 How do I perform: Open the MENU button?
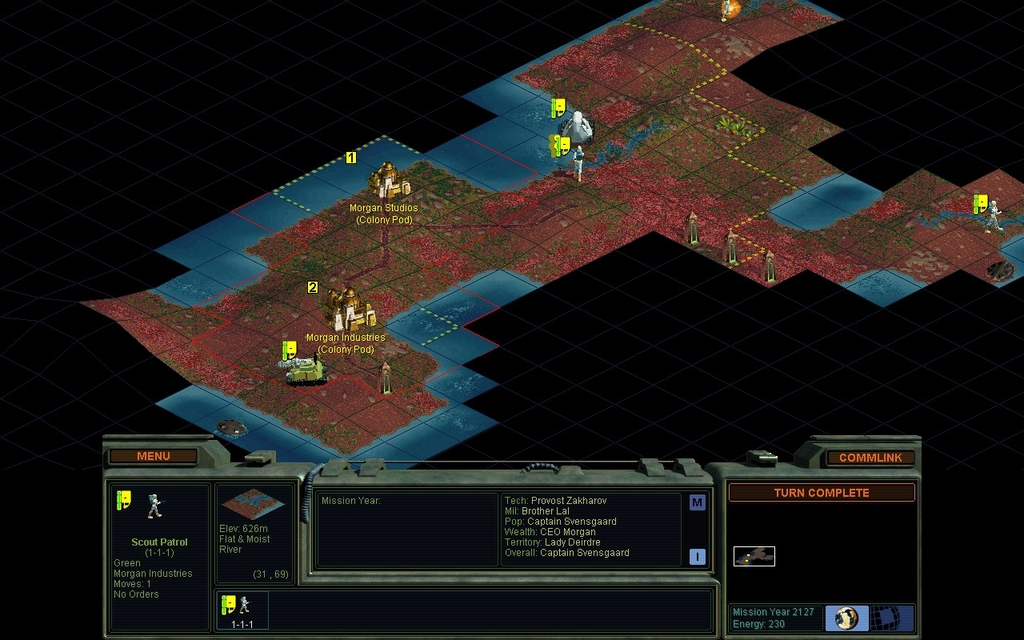[153, 457]
